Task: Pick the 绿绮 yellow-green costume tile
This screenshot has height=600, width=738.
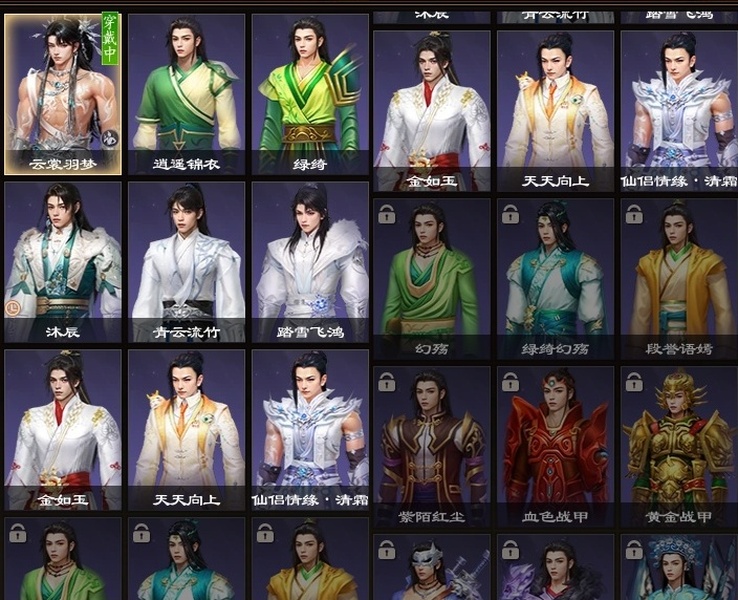Action: click(x=310, y=94)
